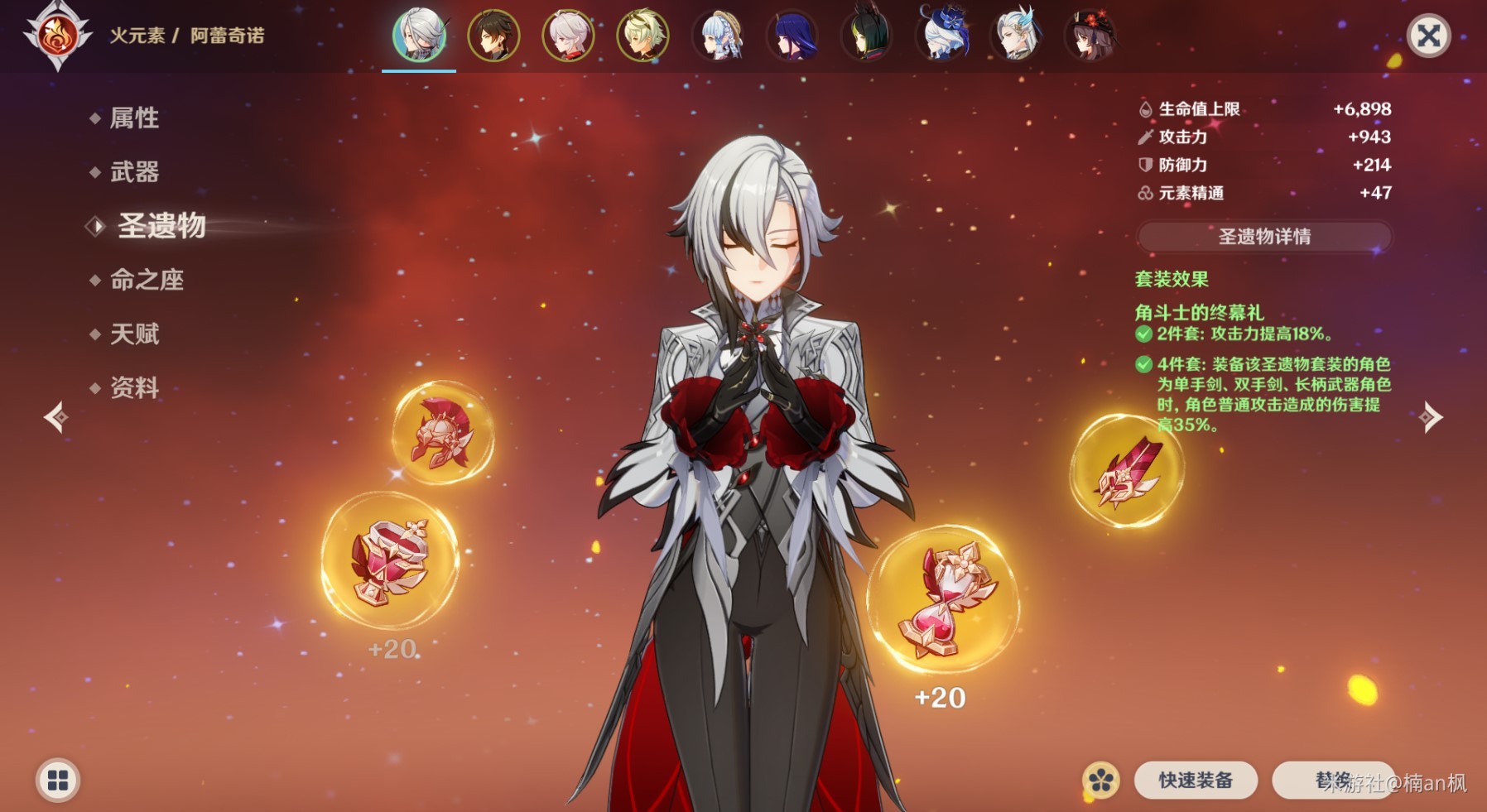Open the four-square grid menu button
This screenshot has height=812, width=1487.
[58, 780]
